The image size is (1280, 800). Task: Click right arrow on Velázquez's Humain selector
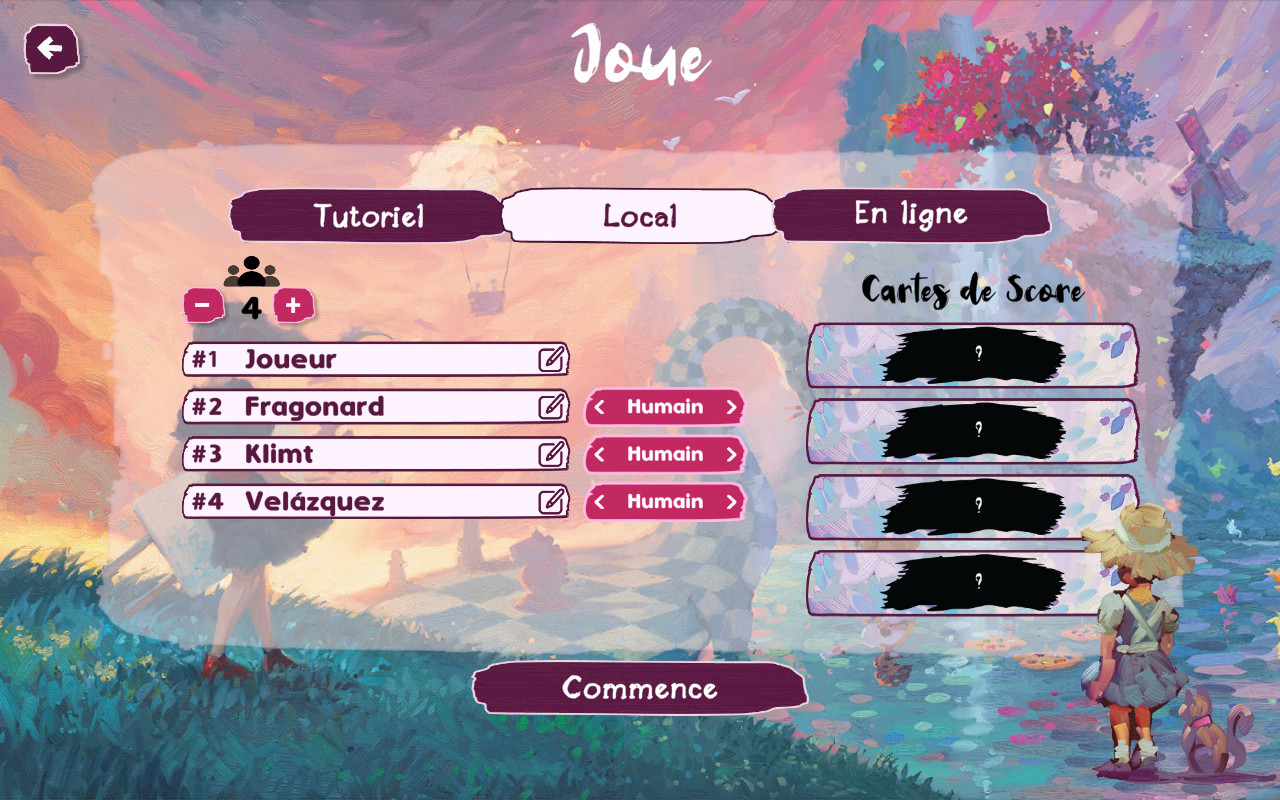click(x=731, y=502)
